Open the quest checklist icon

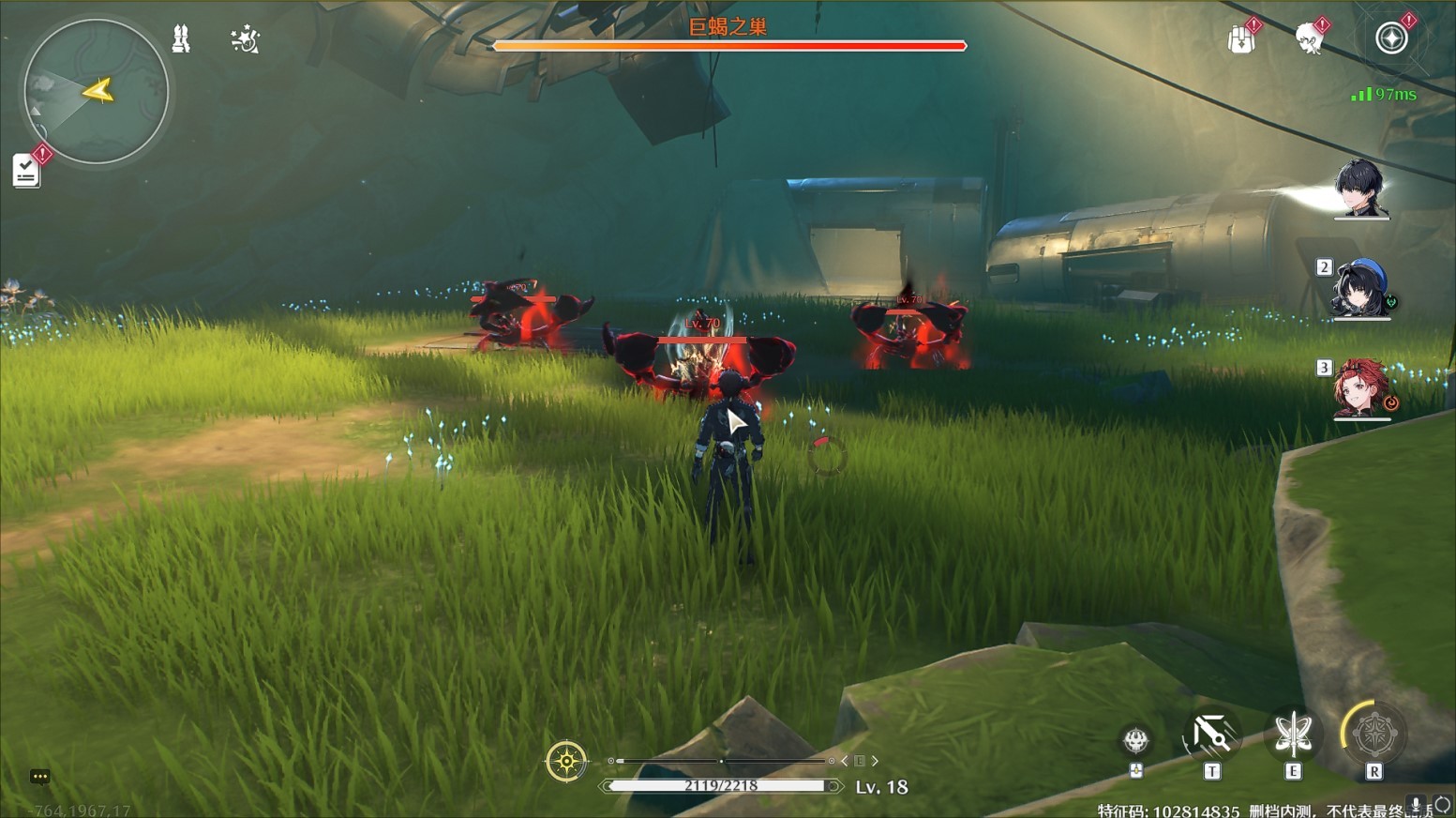pyautogui.click(x=26, y=171)
